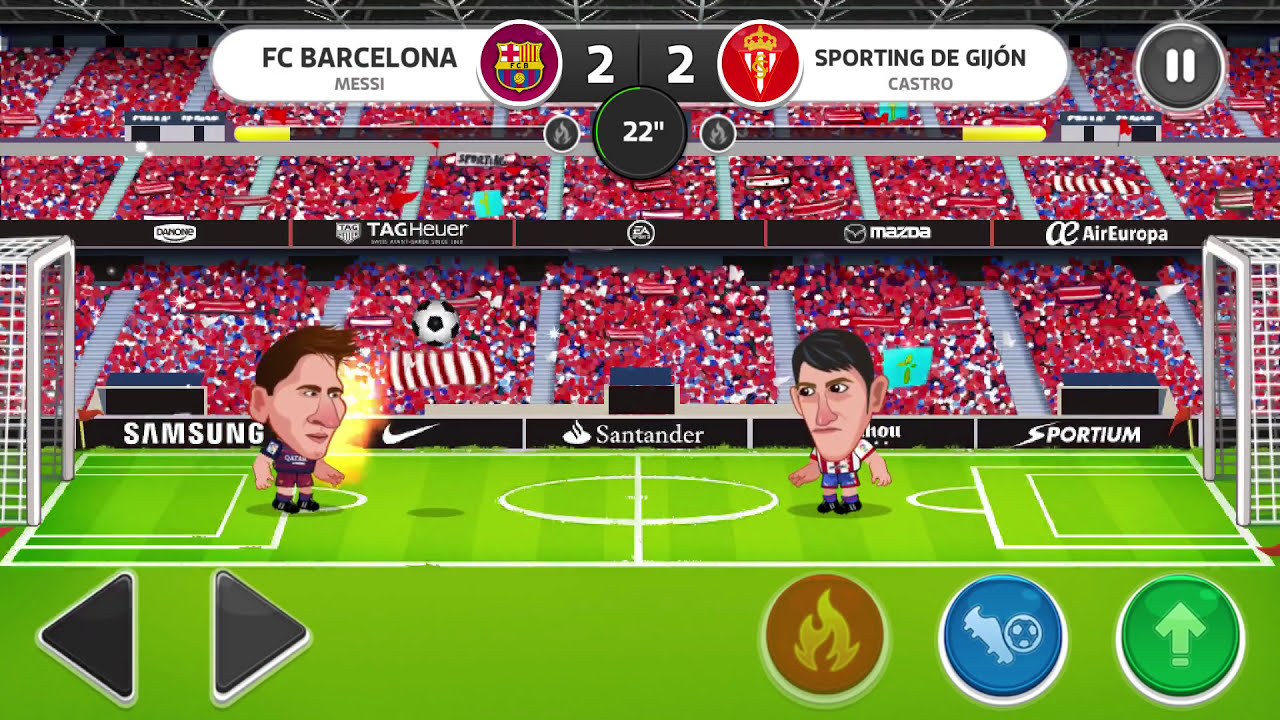Tap the soccer ball in the air
The width and height of the screenshot is (1280, 720).
tap(434, 324)
